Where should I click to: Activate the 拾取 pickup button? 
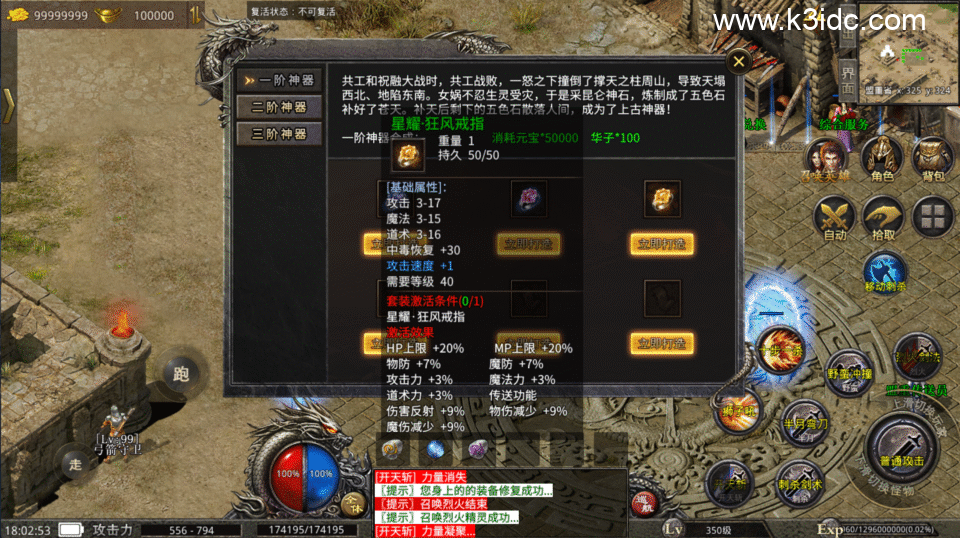coord(884,218)
